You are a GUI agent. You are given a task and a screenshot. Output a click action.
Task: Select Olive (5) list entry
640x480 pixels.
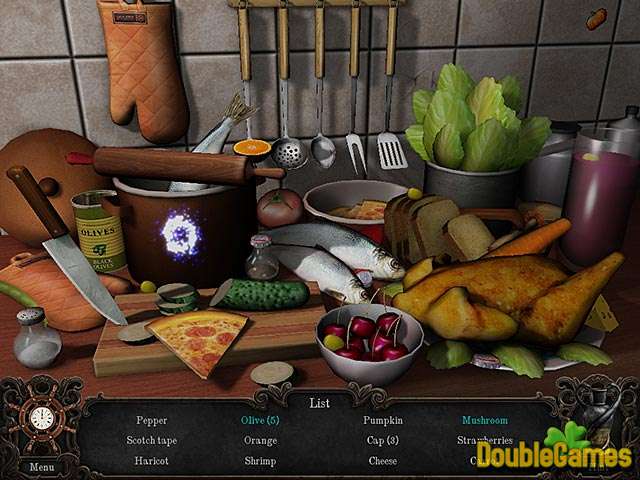[x=260, y=421]
